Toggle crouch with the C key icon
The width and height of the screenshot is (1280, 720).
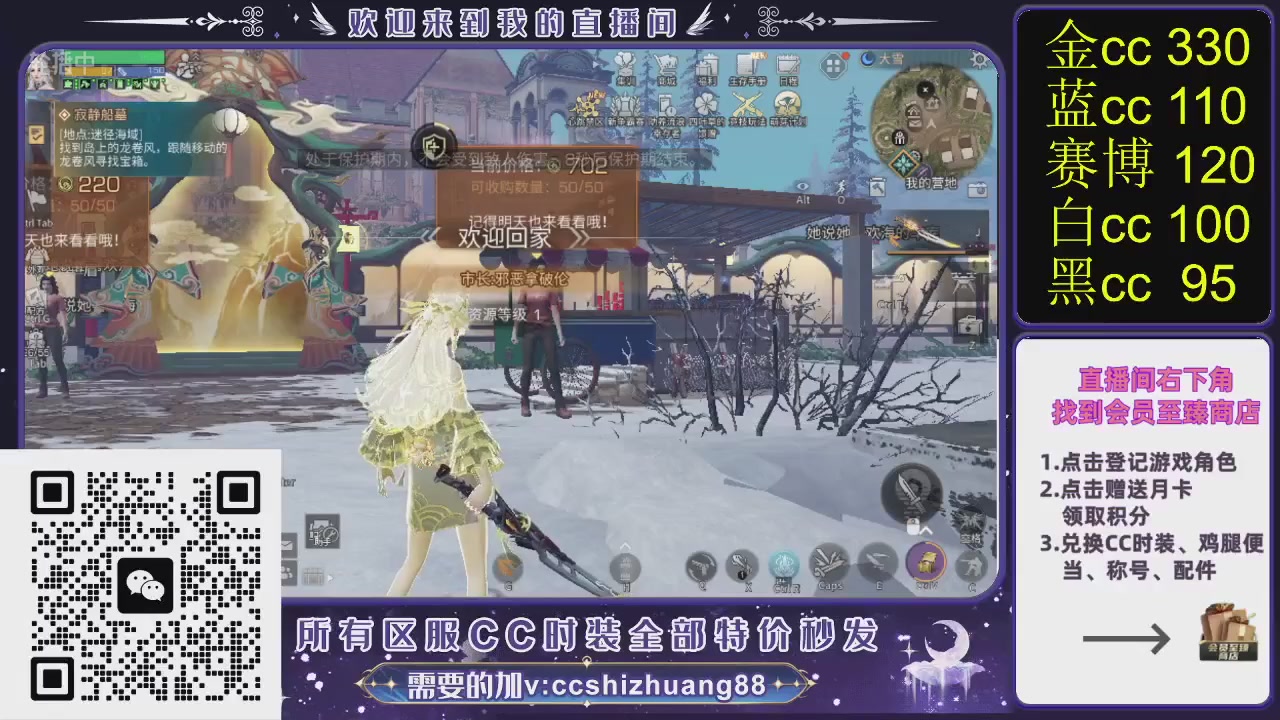tap(972, 566)
